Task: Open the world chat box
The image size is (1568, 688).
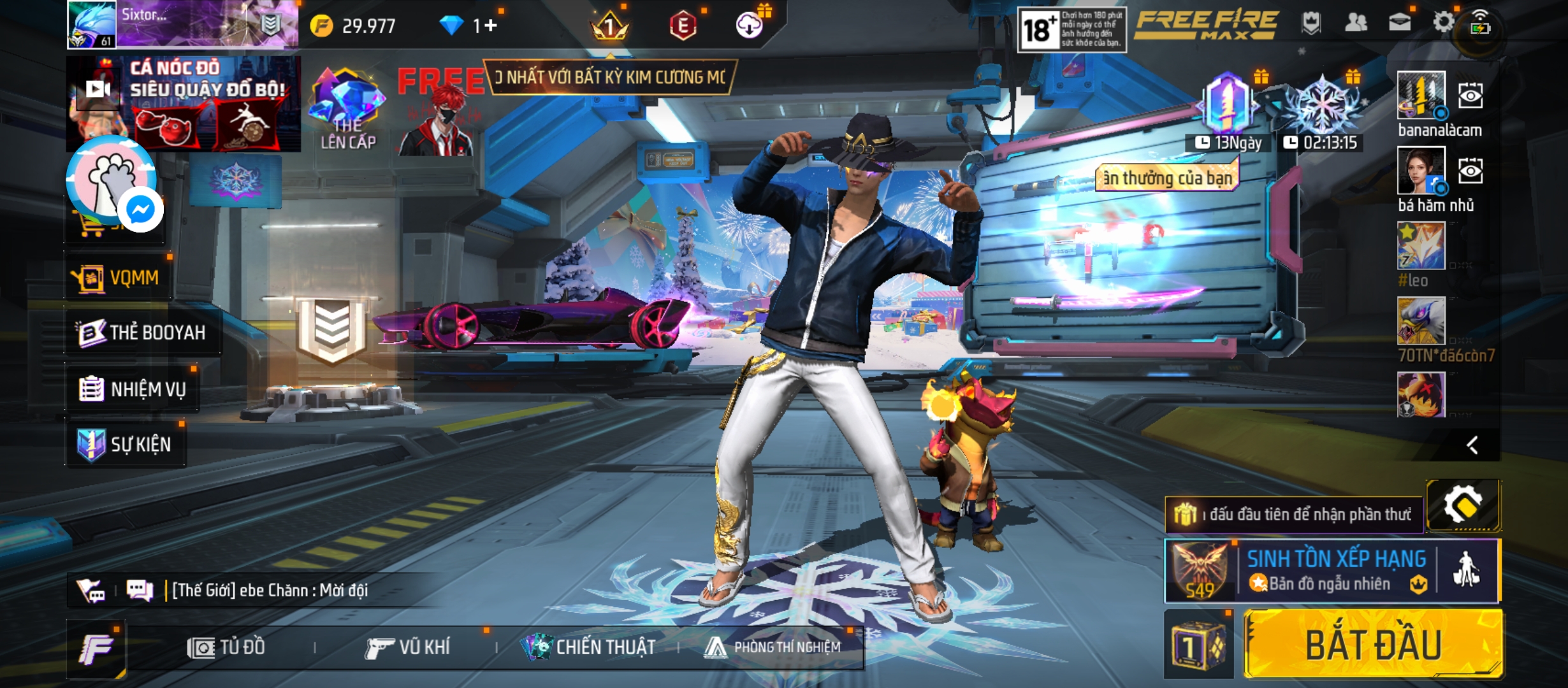Action: tap(270, 591)
